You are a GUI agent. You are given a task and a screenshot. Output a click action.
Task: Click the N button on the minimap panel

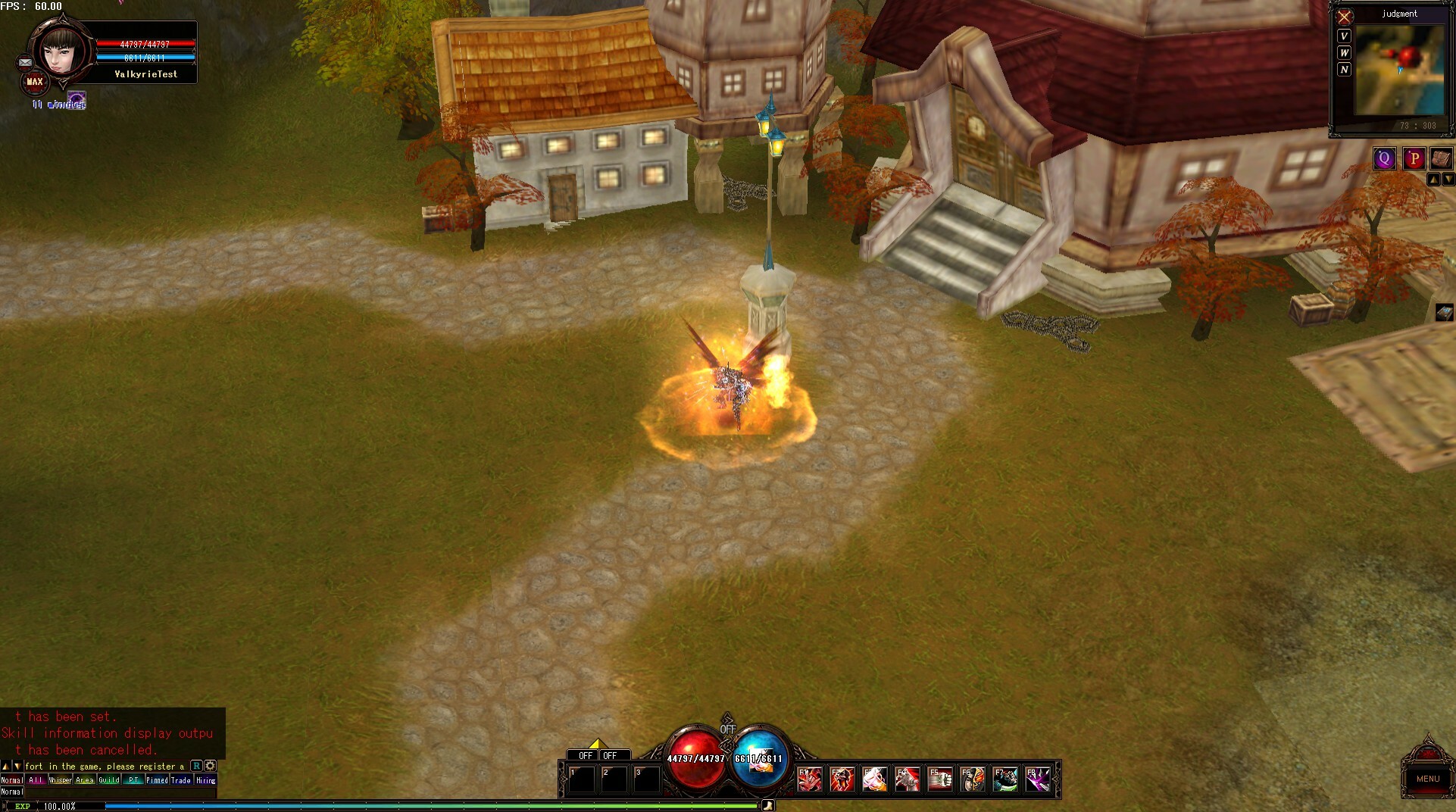tap(1344, 69)
